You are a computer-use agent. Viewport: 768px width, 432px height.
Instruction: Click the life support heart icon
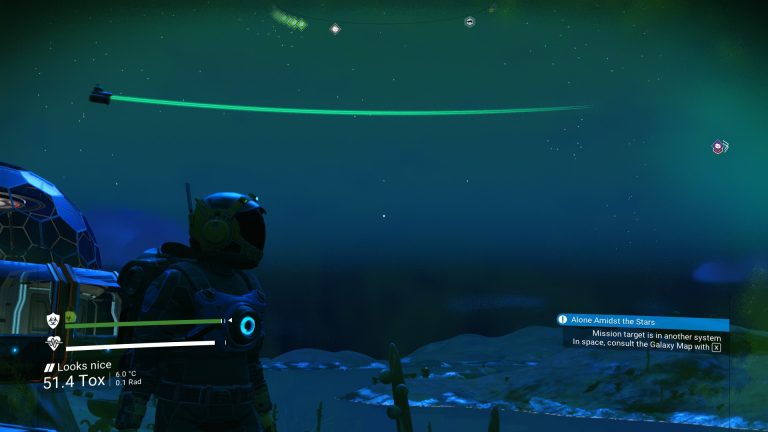[x=53, y=343]
